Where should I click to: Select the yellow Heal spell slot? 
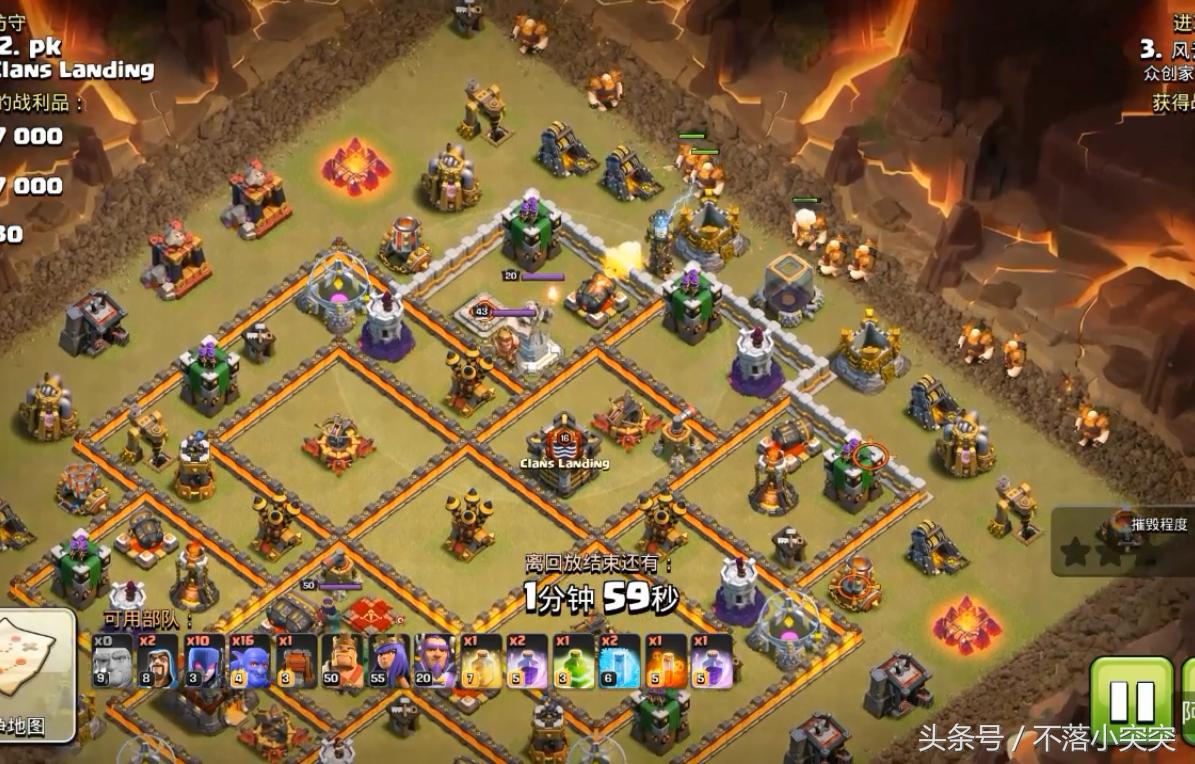[481, 661]
